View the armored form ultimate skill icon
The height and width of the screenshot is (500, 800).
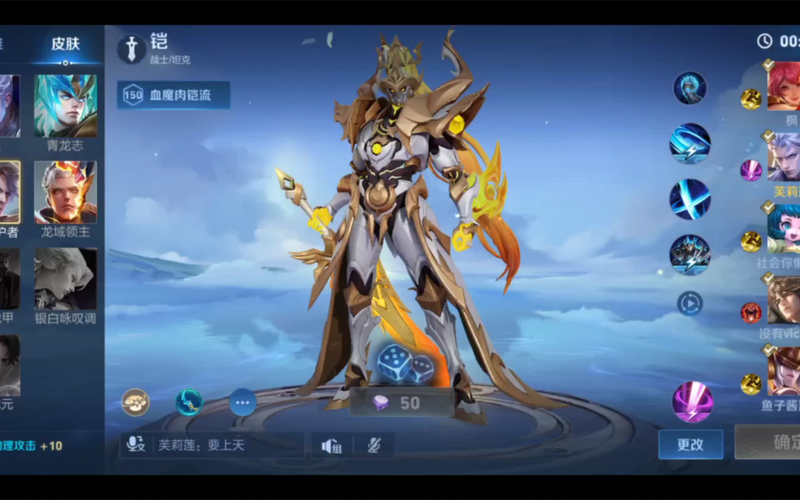point(690,254)
